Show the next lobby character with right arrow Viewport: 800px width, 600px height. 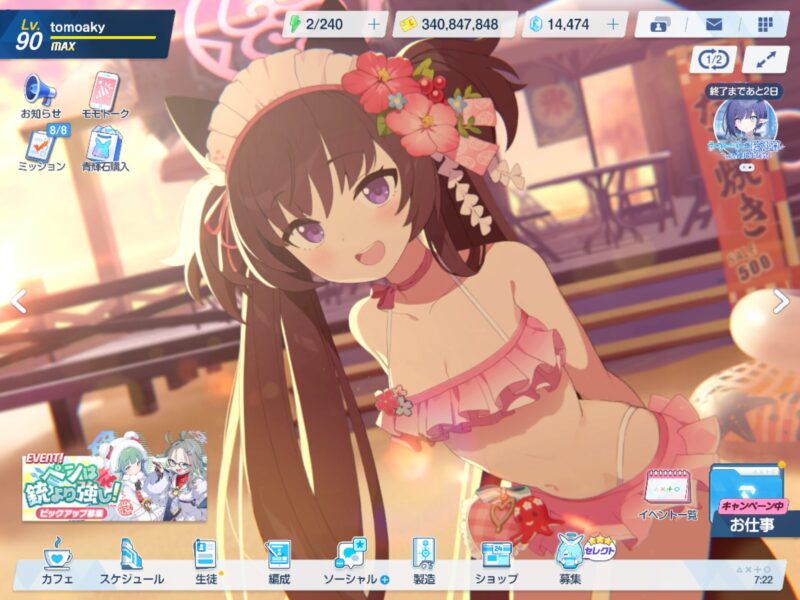click(x=781, y=301)
